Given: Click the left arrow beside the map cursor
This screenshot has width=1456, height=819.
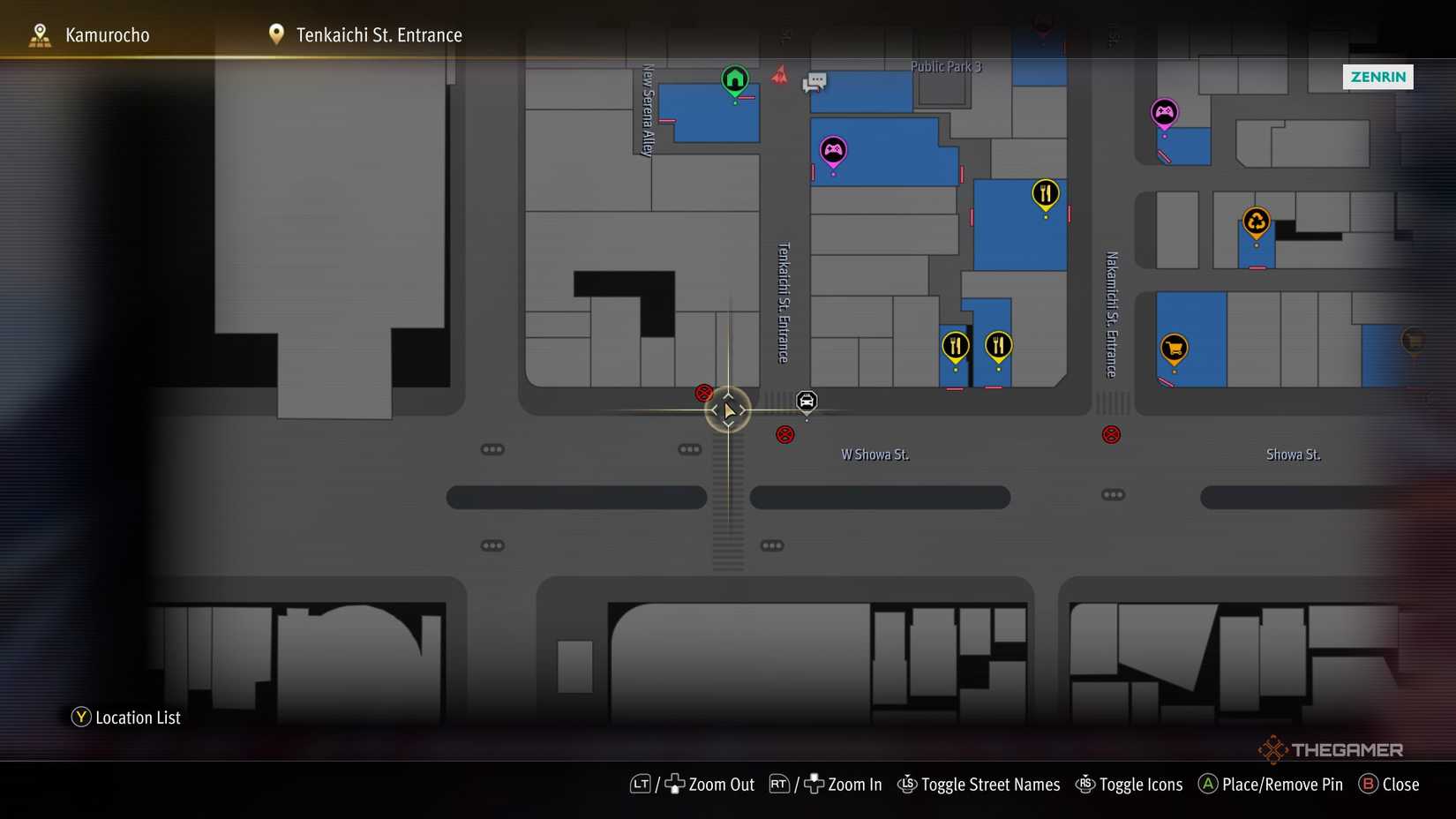Looking at the screenshot, I should click(713, 409).
